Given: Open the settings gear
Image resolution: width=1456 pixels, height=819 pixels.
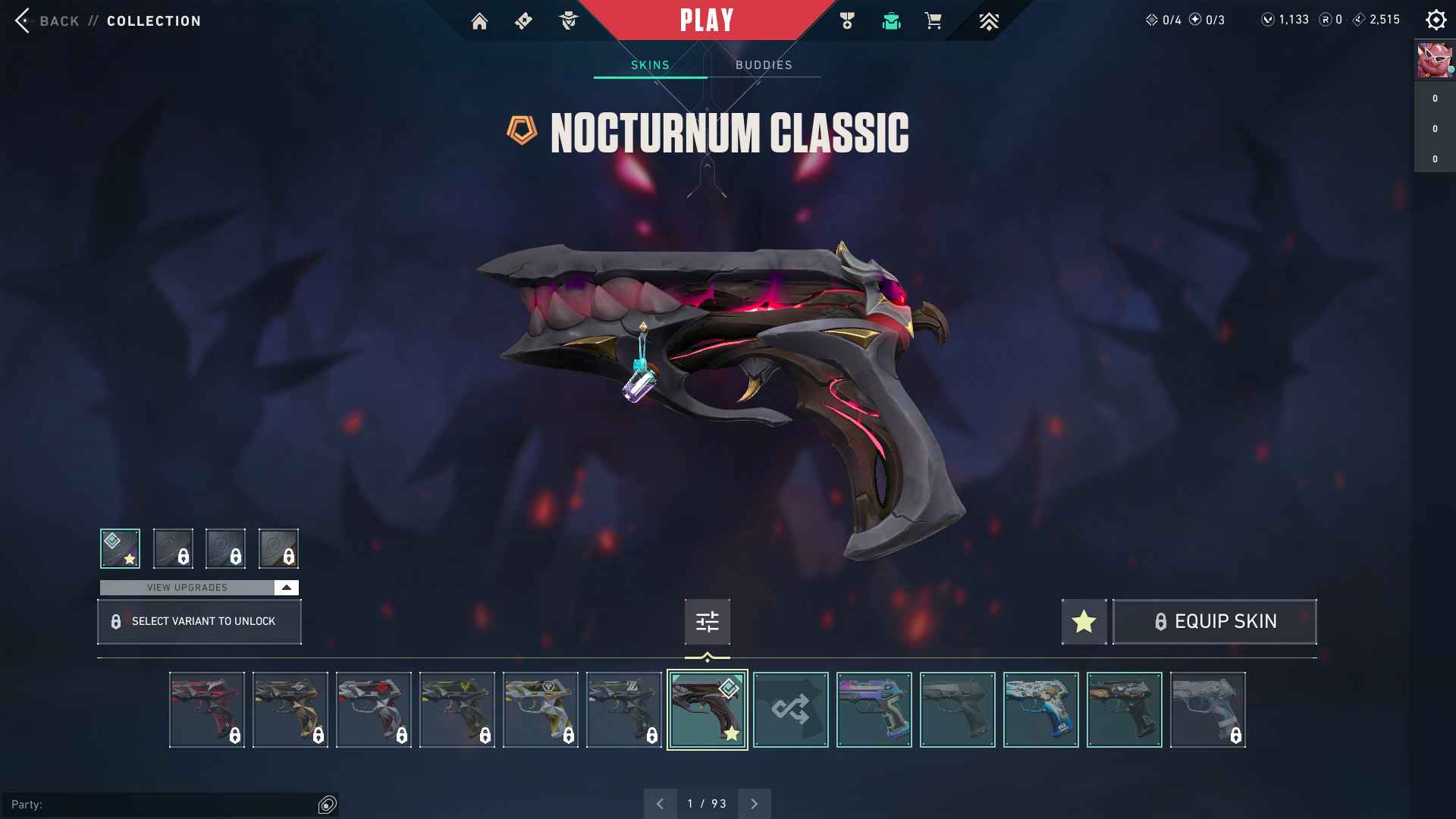Looking at the screenshot, I should click(1436, 20).
